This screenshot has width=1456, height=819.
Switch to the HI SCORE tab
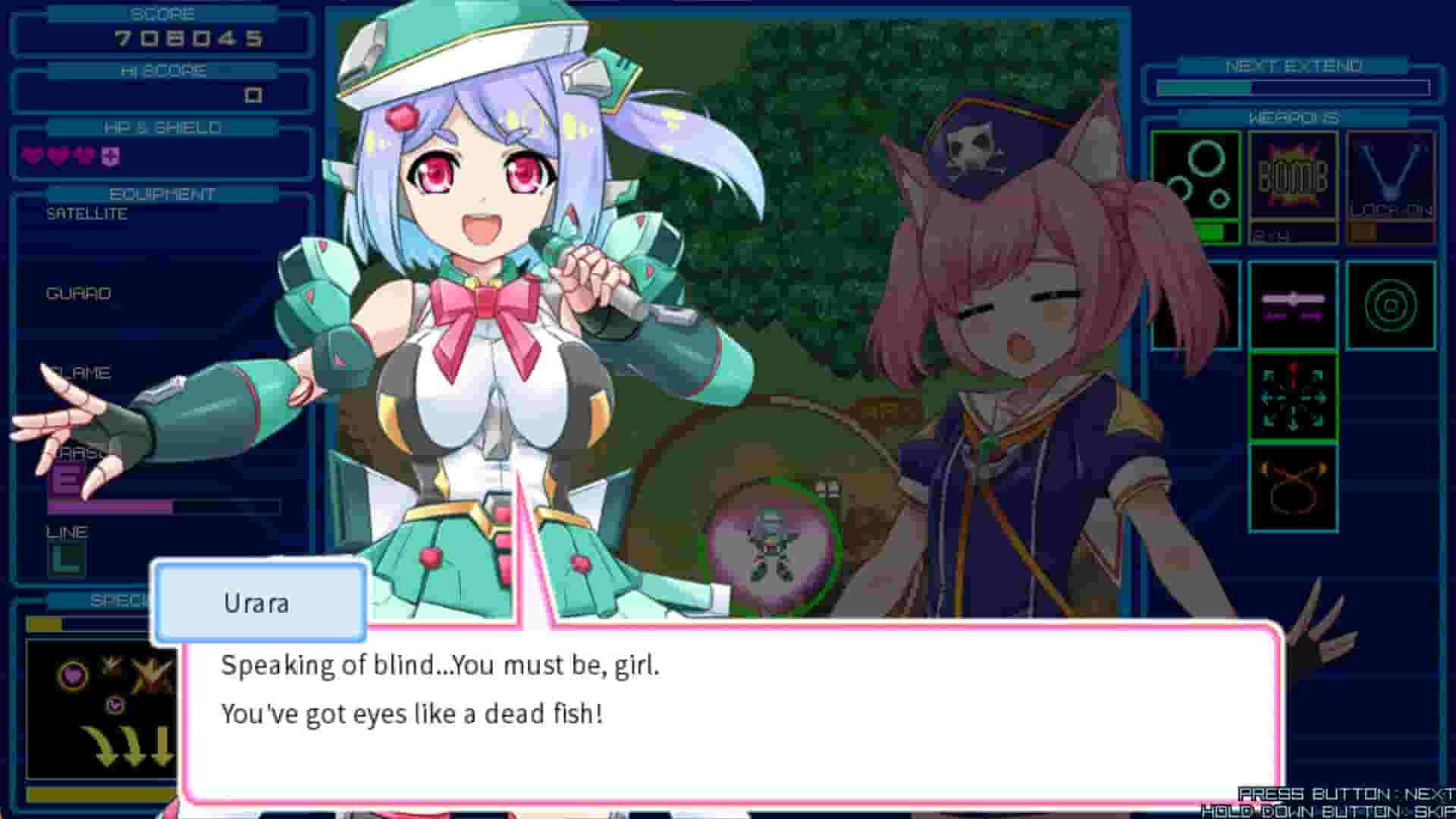pos(162,71)
